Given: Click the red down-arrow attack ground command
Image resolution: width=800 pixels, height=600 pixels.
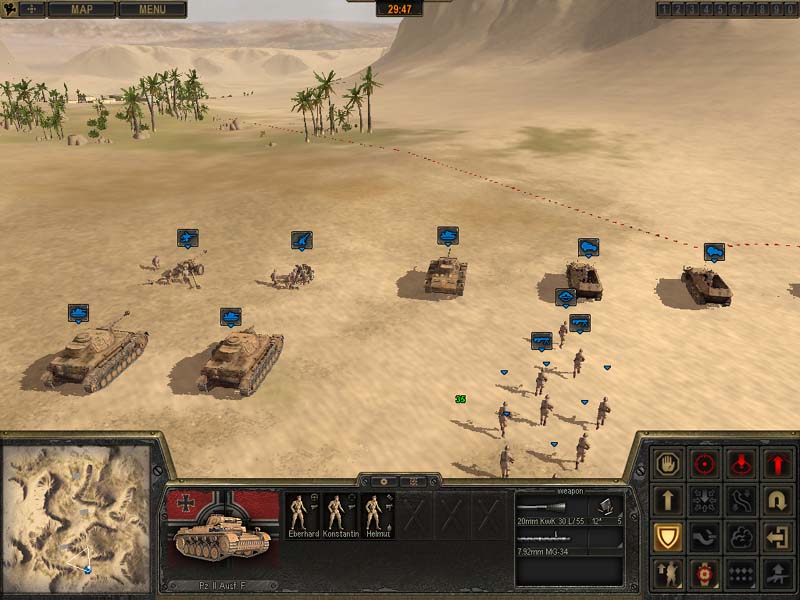Looking at the screenshot, I should tap(742, 464).
